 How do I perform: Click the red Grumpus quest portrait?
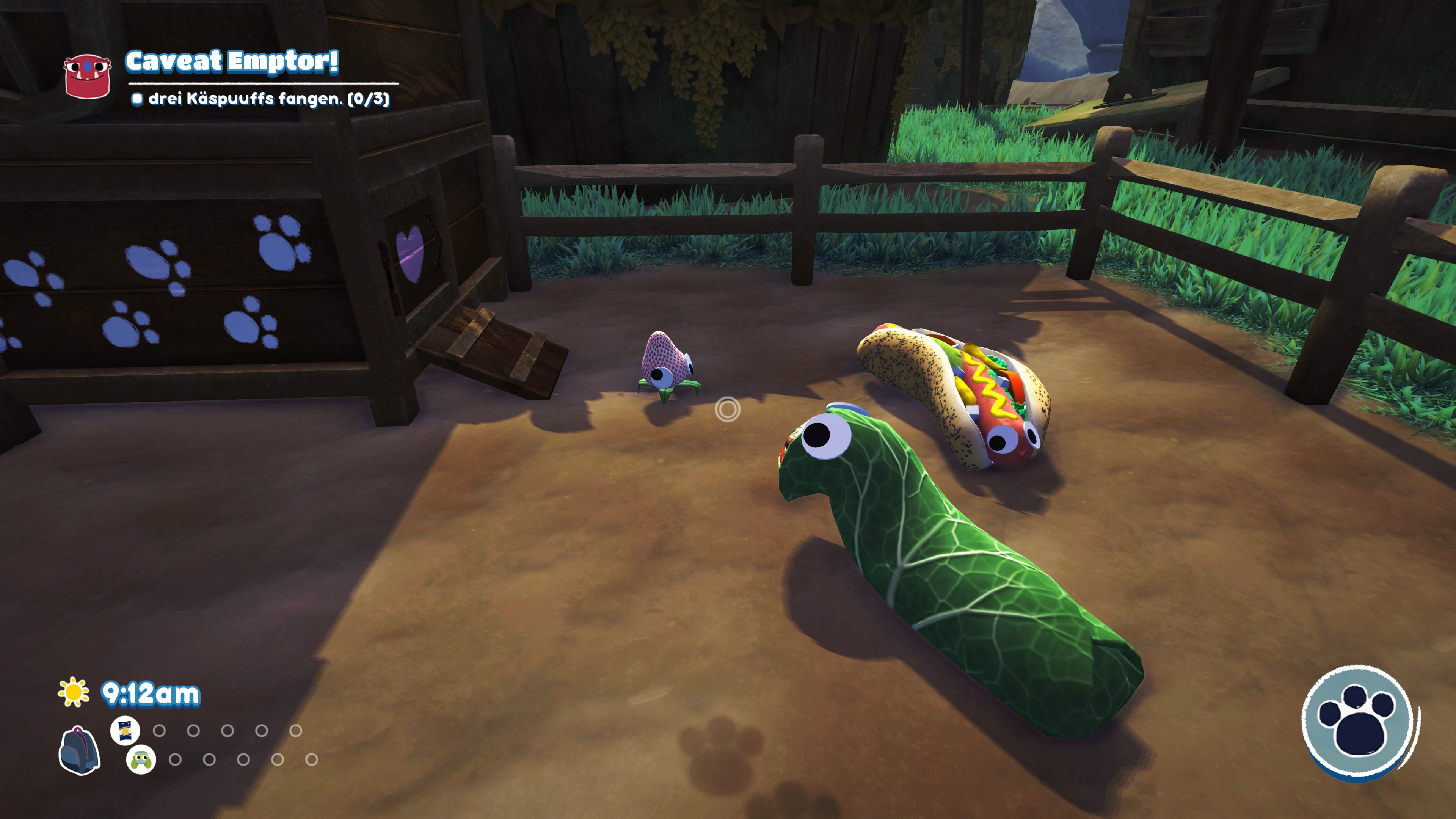coord(87,75)
